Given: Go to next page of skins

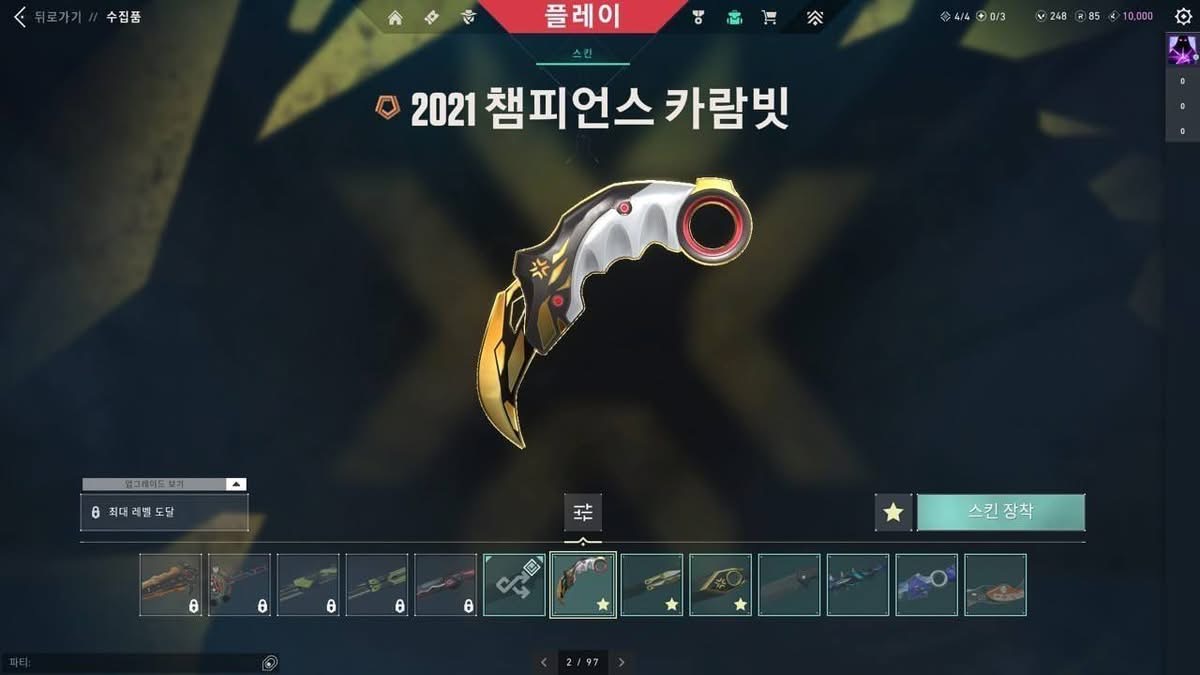Looking at the screenshot, I should [x=621, y=662].
